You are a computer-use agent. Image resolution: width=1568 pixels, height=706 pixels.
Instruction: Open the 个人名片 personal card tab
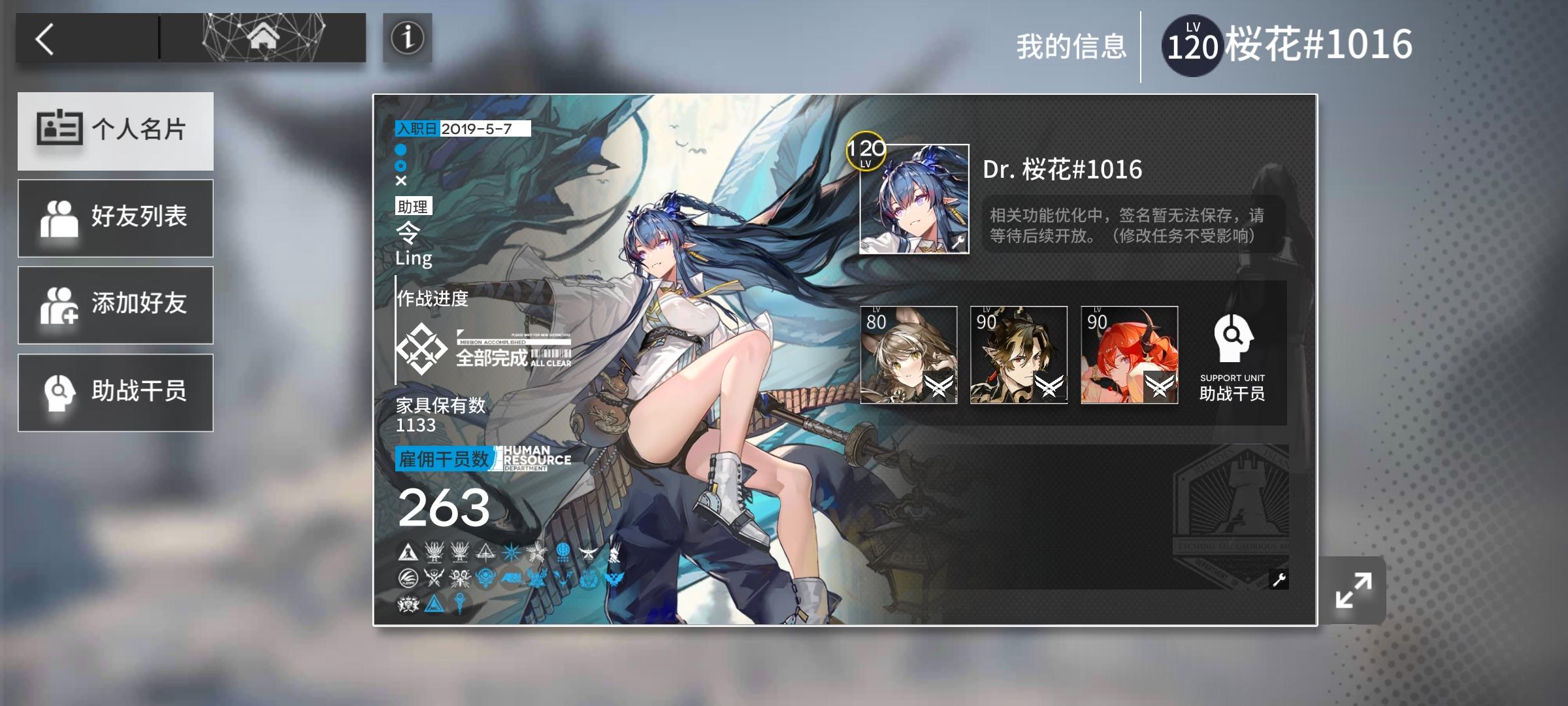pyautogui.click(x=116, y=129)
